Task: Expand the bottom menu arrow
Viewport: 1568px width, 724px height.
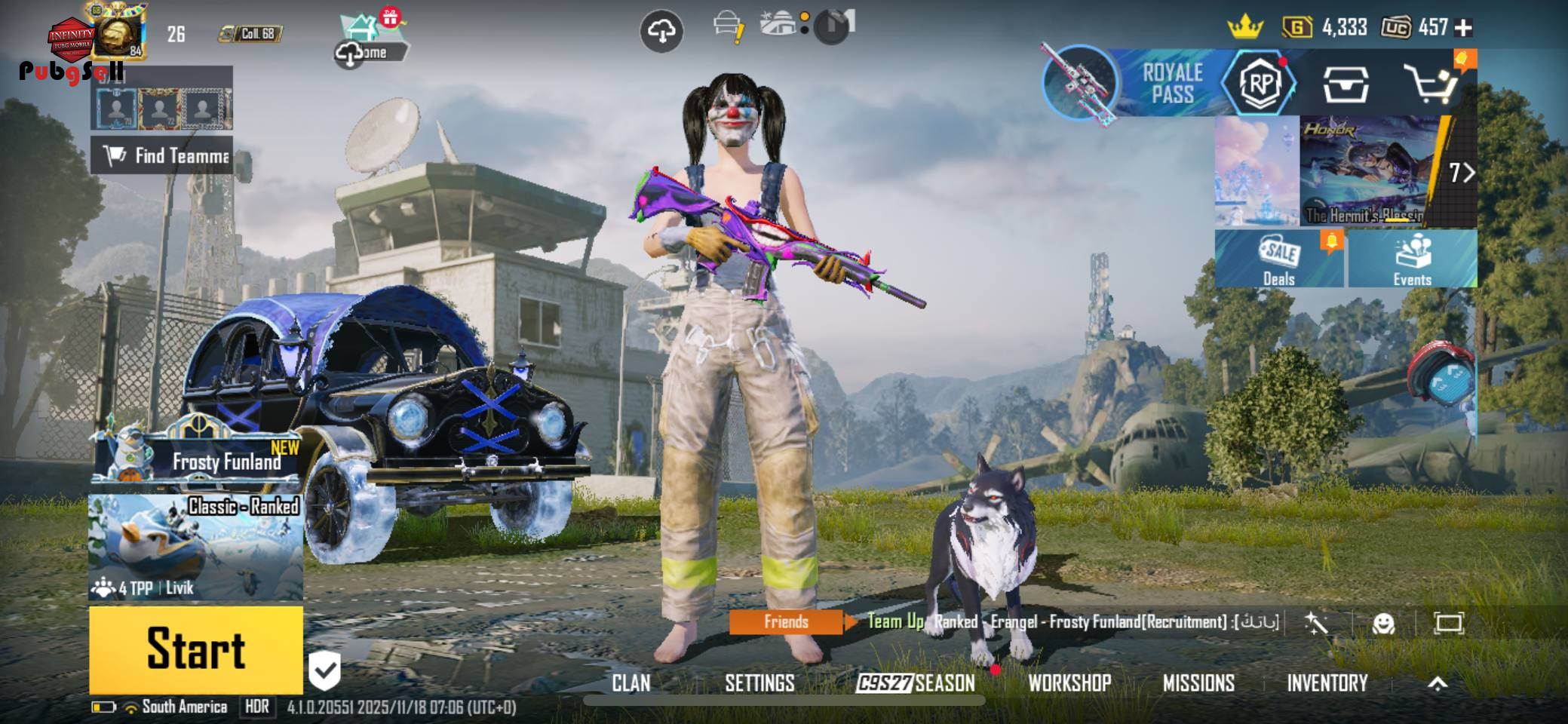Action: (1438, 683)
